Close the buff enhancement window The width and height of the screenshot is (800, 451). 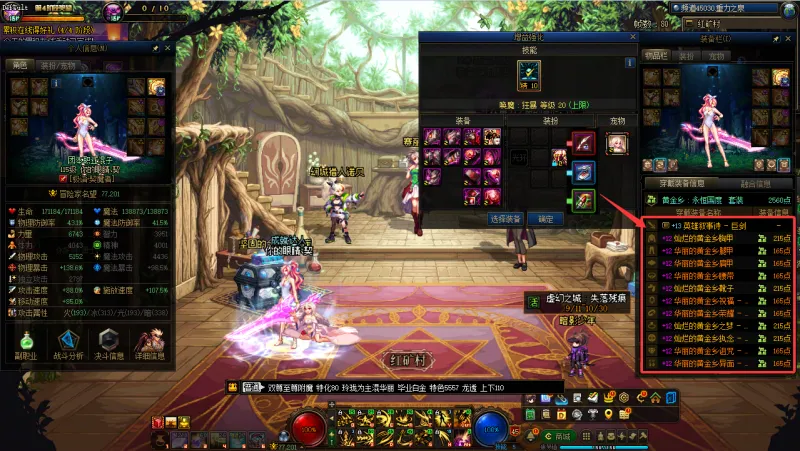pos(631,37)
